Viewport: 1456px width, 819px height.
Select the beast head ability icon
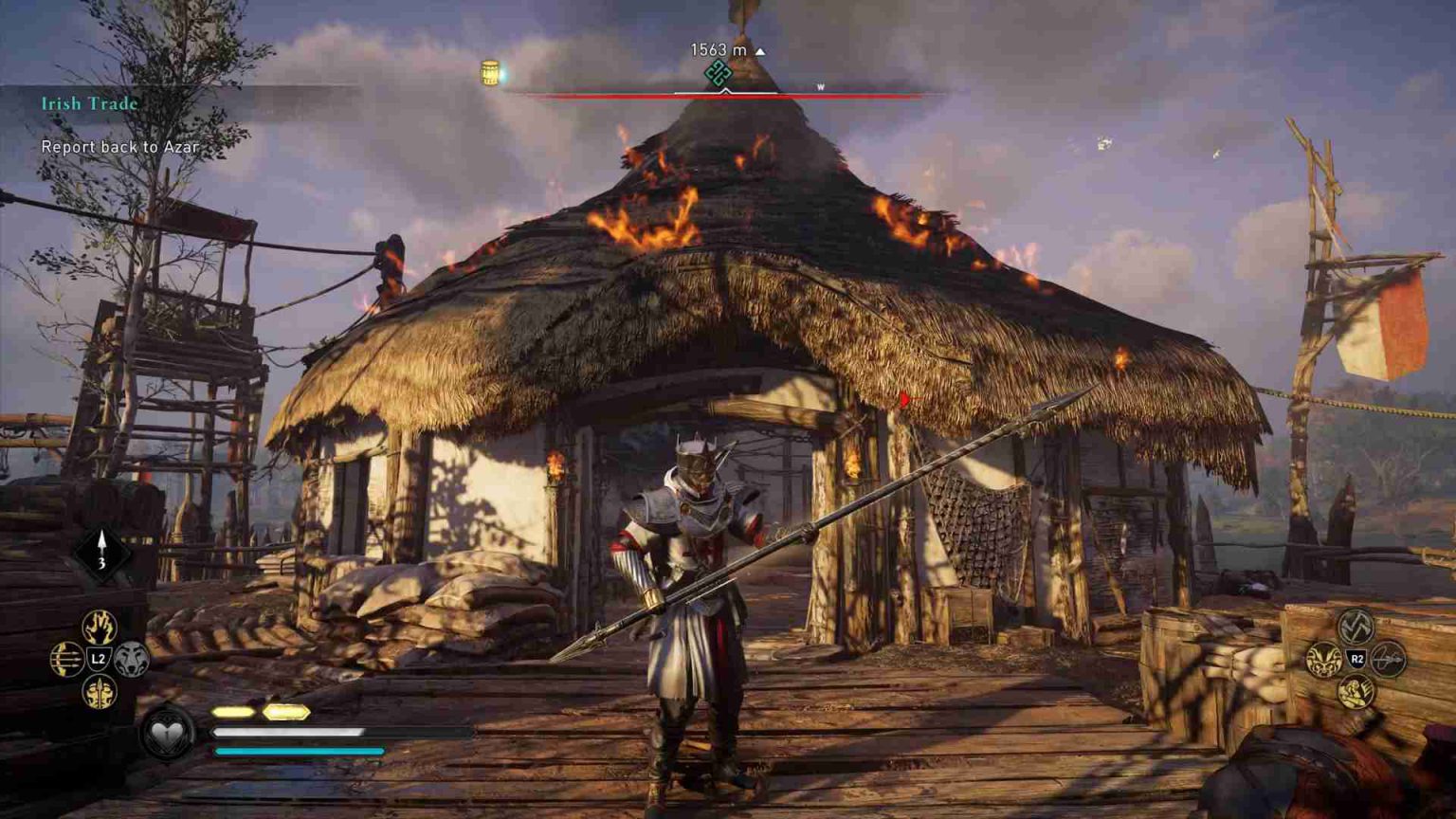click(1323, 660)
